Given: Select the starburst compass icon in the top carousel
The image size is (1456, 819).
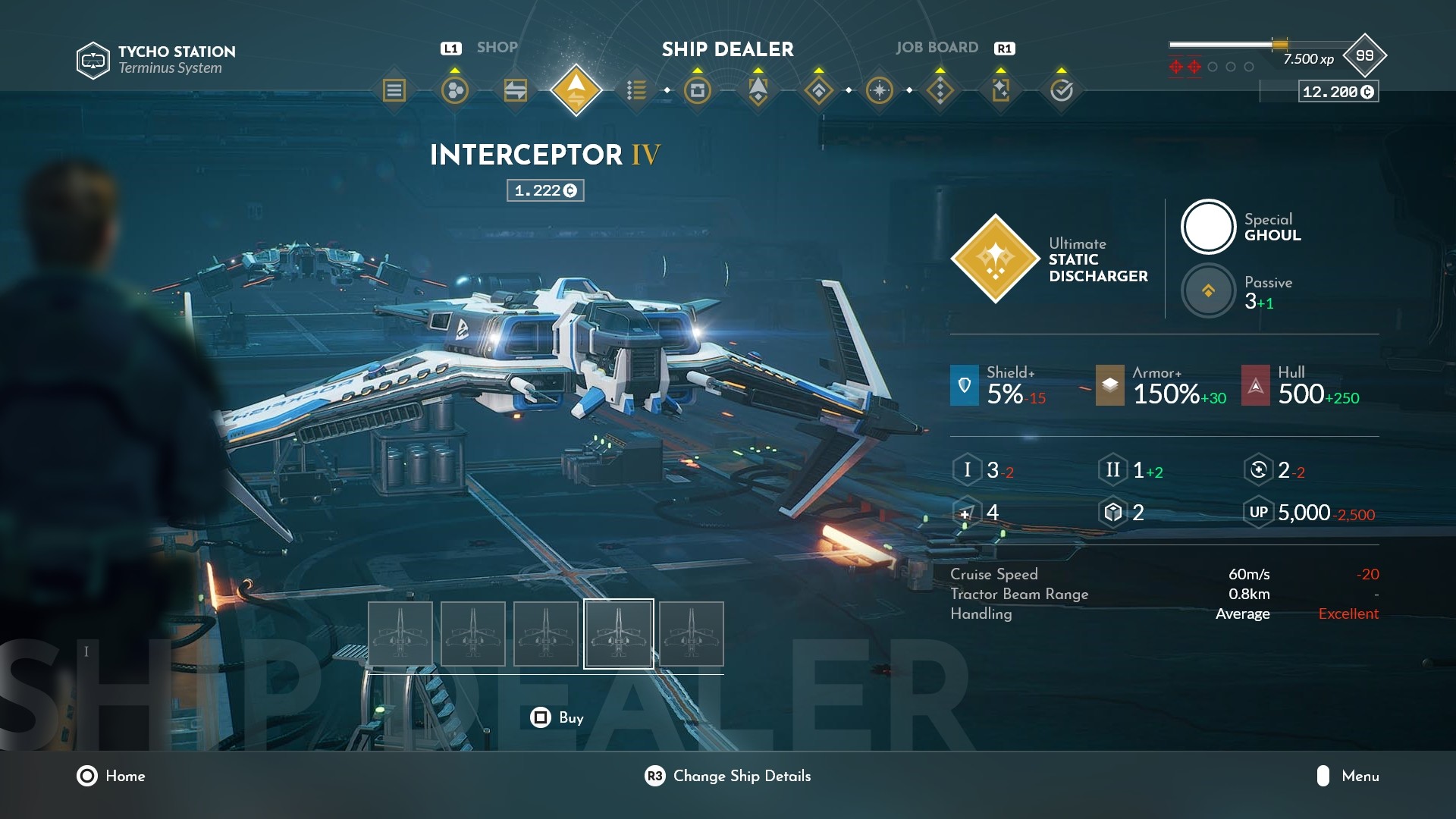Looking at the screenshot, I should click(878, 89).
